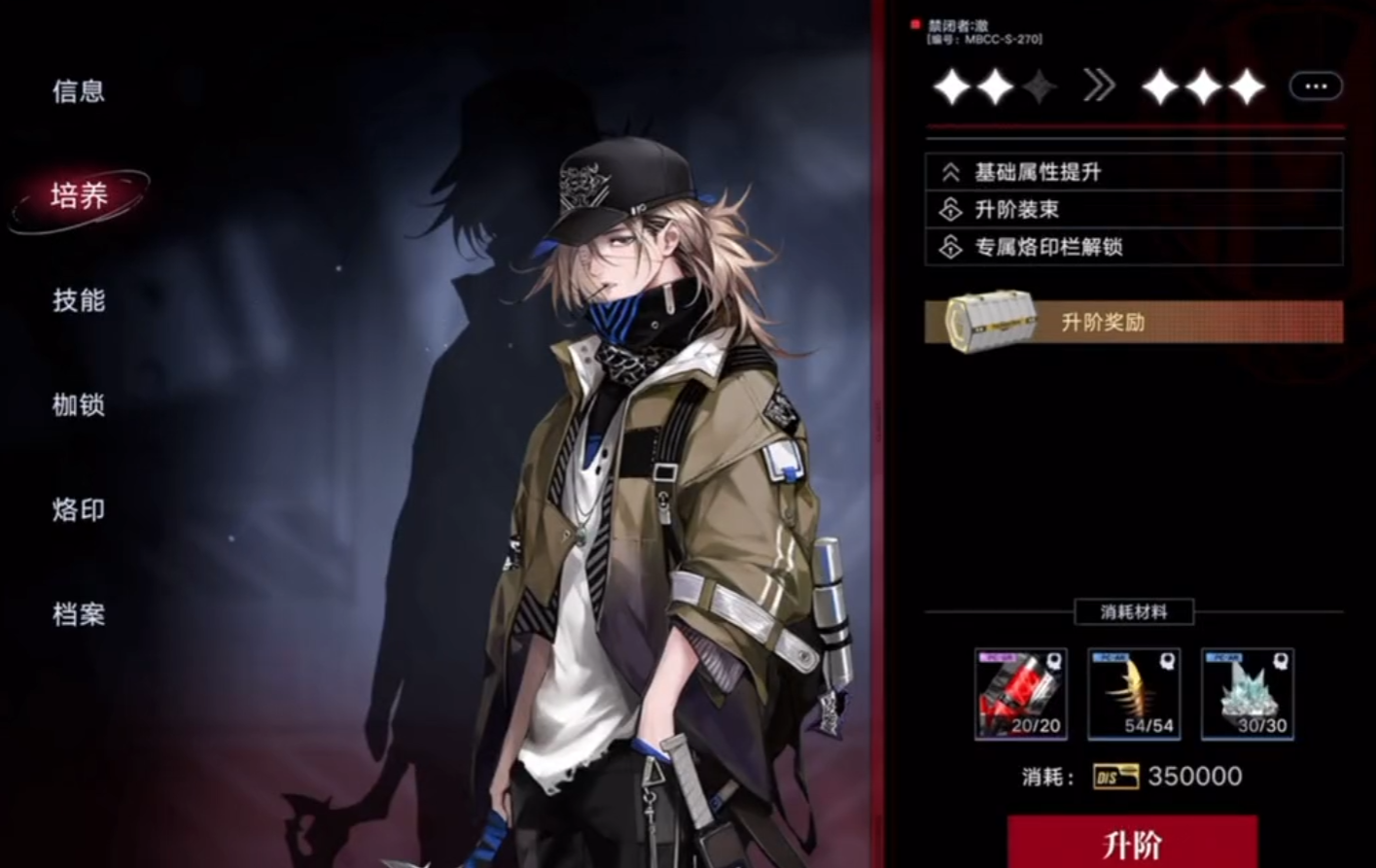
Task: View the 专属烙印栏解锁 unlock row
Action: tap(1133, 247)
